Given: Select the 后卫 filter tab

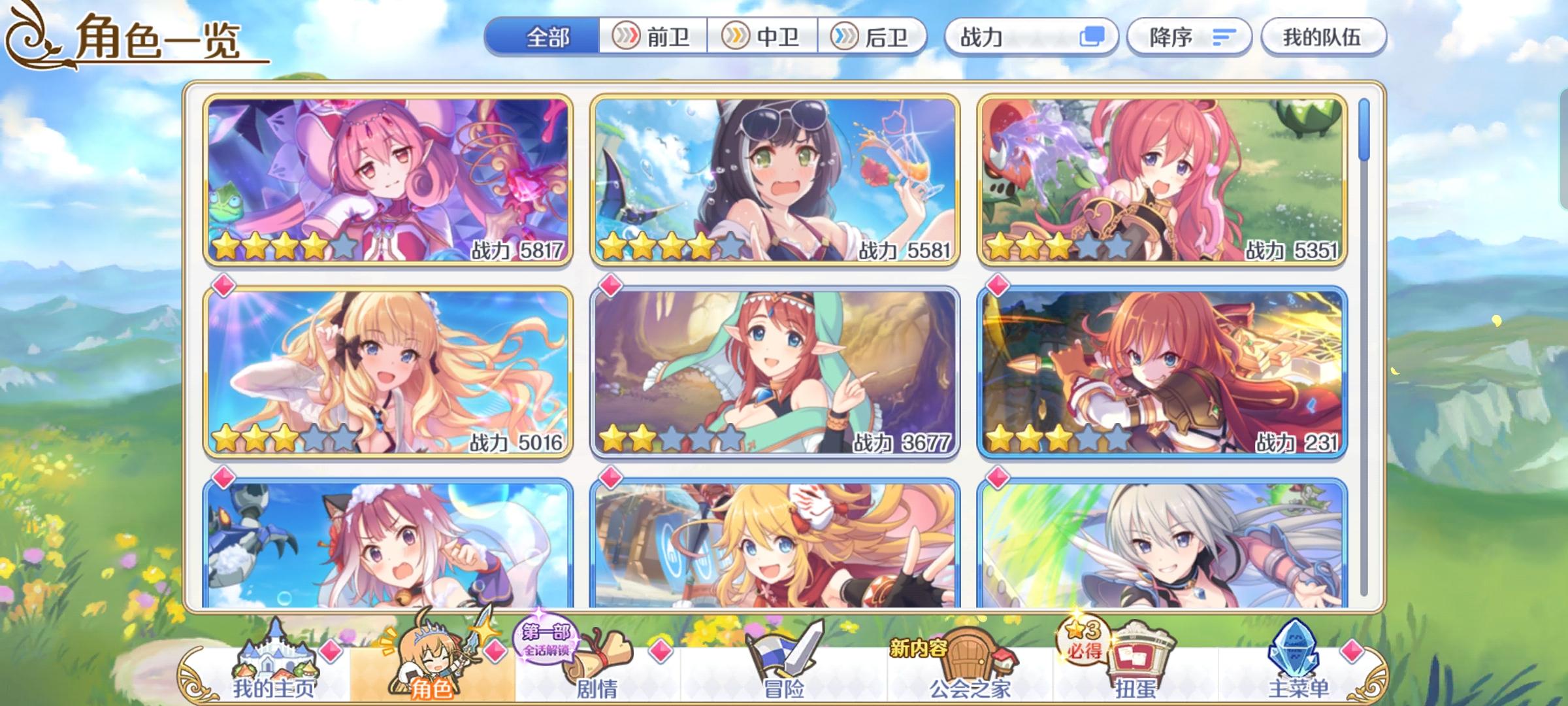Looking at the screenshot, I should click(872, 37).
